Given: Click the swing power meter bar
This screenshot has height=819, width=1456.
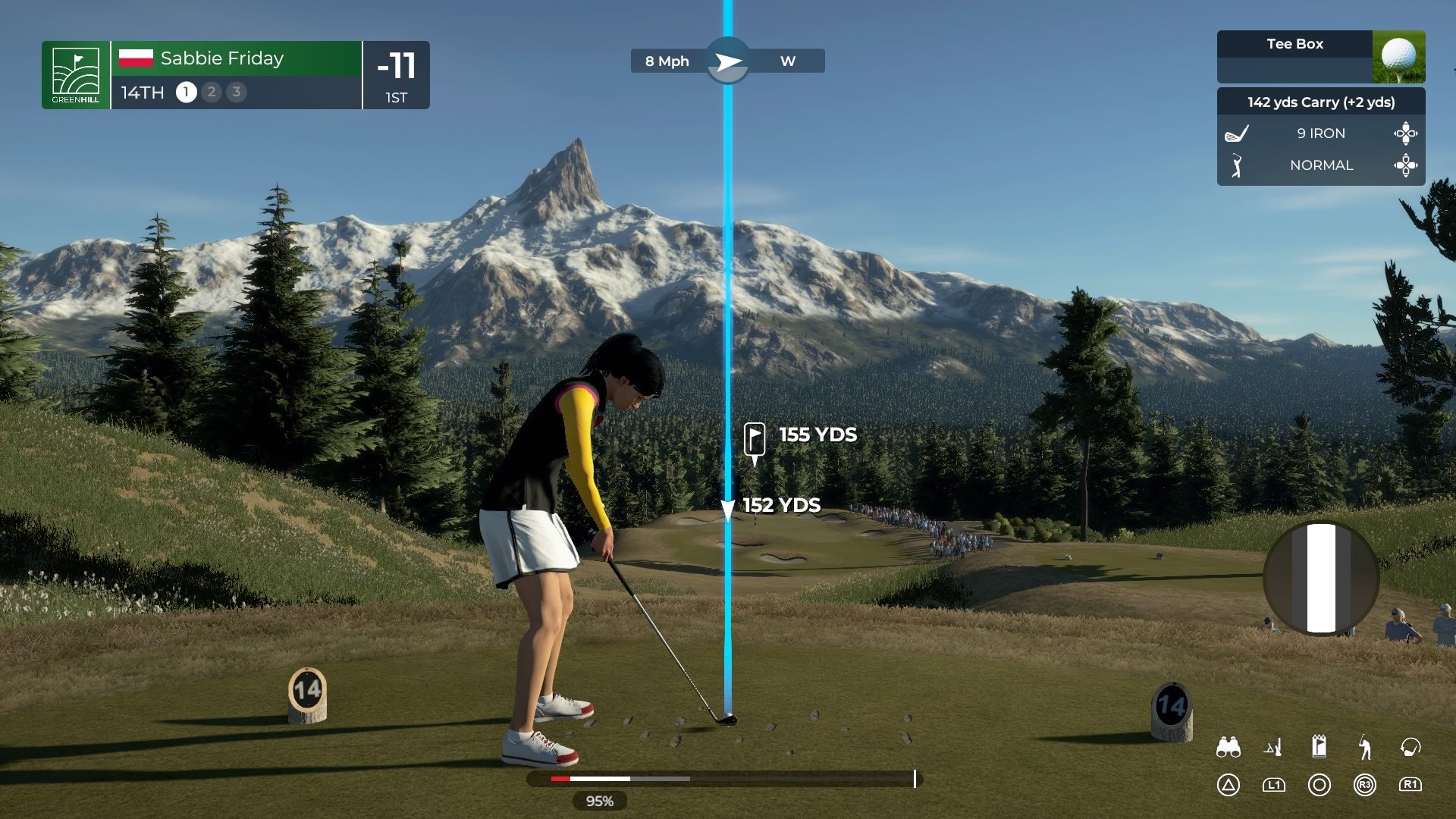Looking at the screenshot, I should pyautogui.click(x=724, y=779).
